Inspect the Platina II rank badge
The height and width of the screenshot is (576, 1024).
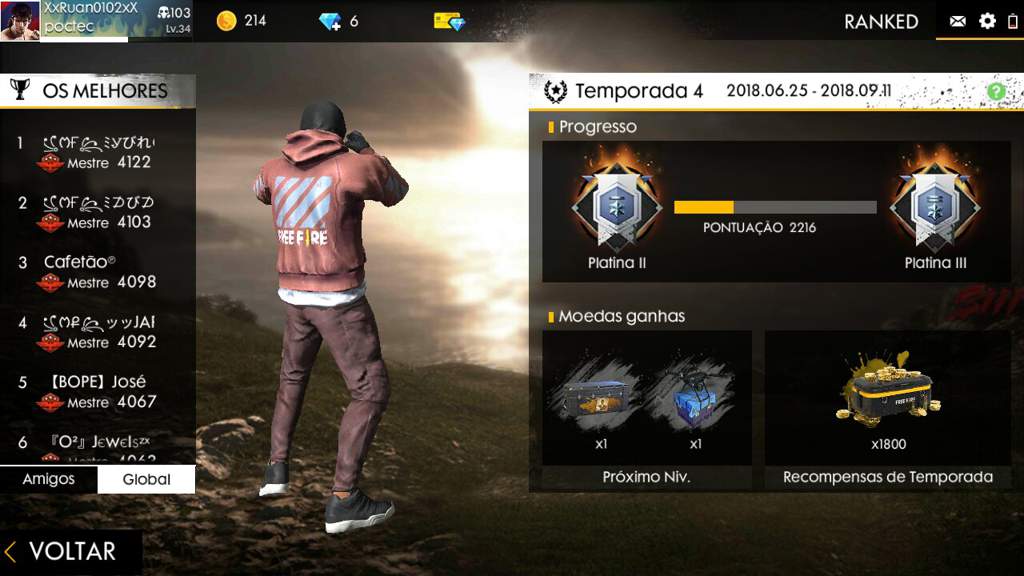coord(616,205)
